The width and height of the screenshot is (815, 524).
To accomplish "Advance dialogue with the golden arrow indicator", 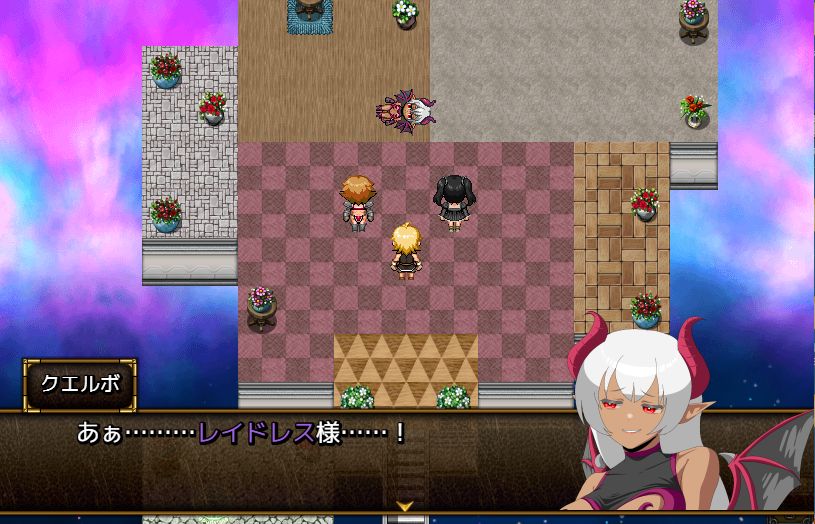I will point(404,507).
